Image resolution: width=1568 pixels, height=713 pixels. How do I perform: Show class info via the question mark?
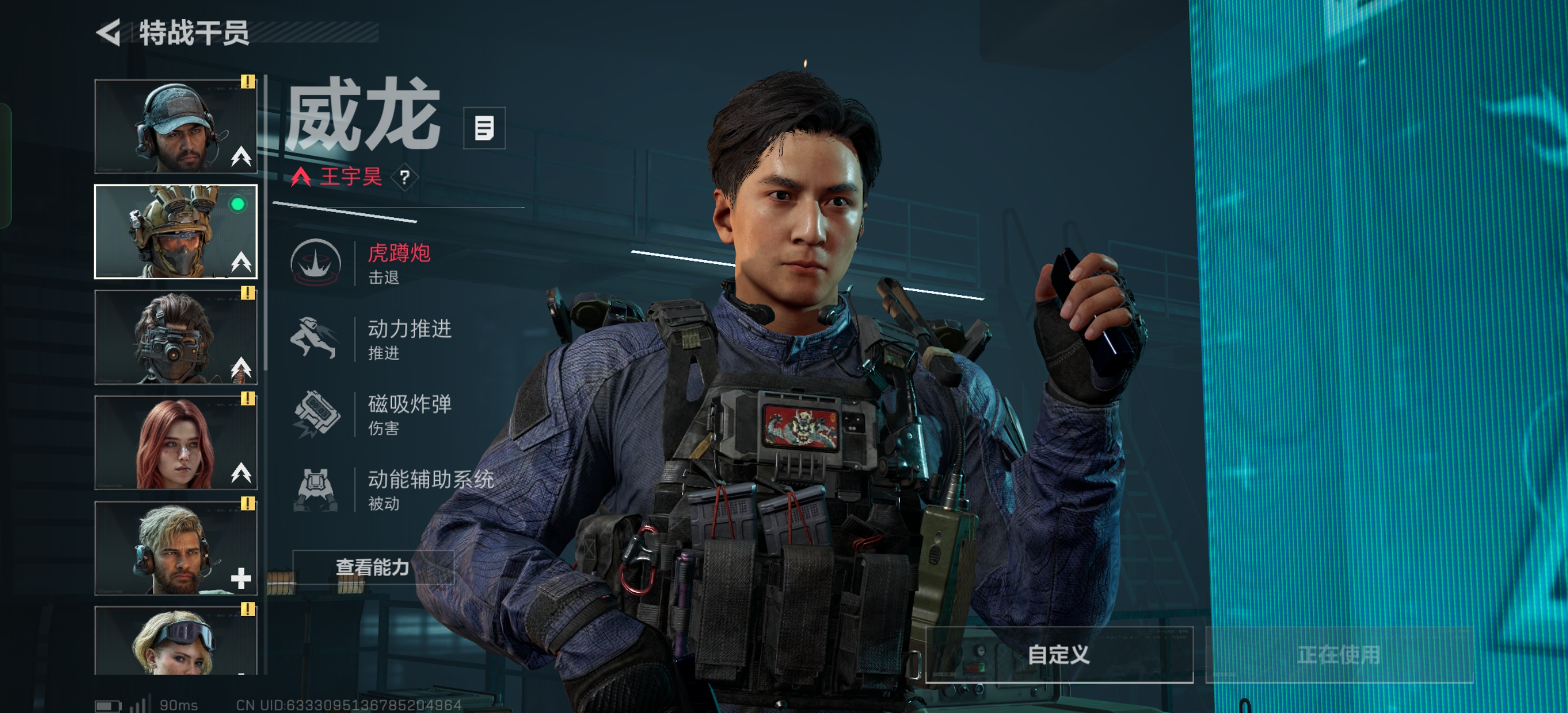pyautogui.click(x=405, y=177)
